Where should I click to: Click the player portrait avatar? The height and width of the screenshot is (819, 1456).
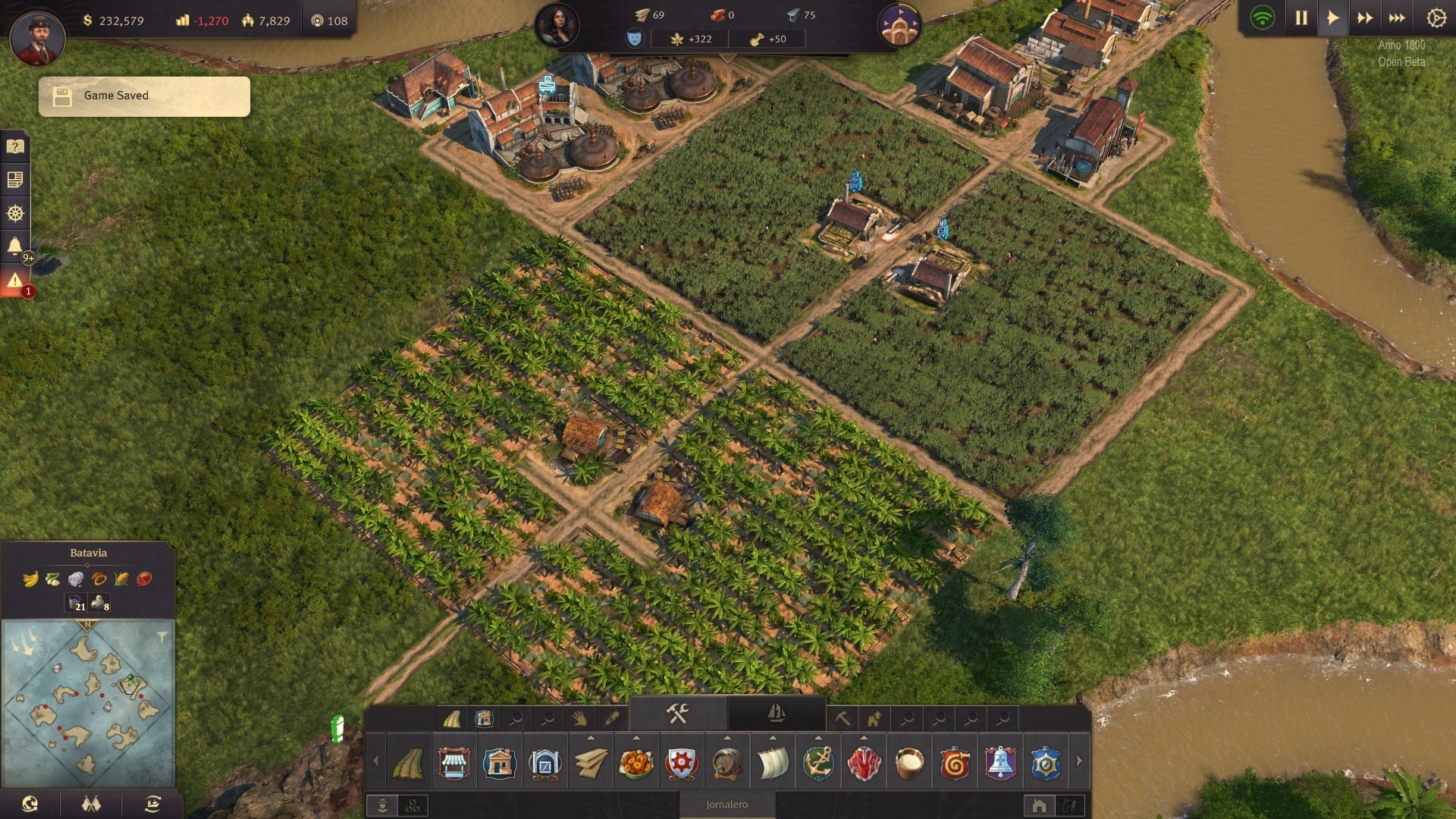(37, 38)
